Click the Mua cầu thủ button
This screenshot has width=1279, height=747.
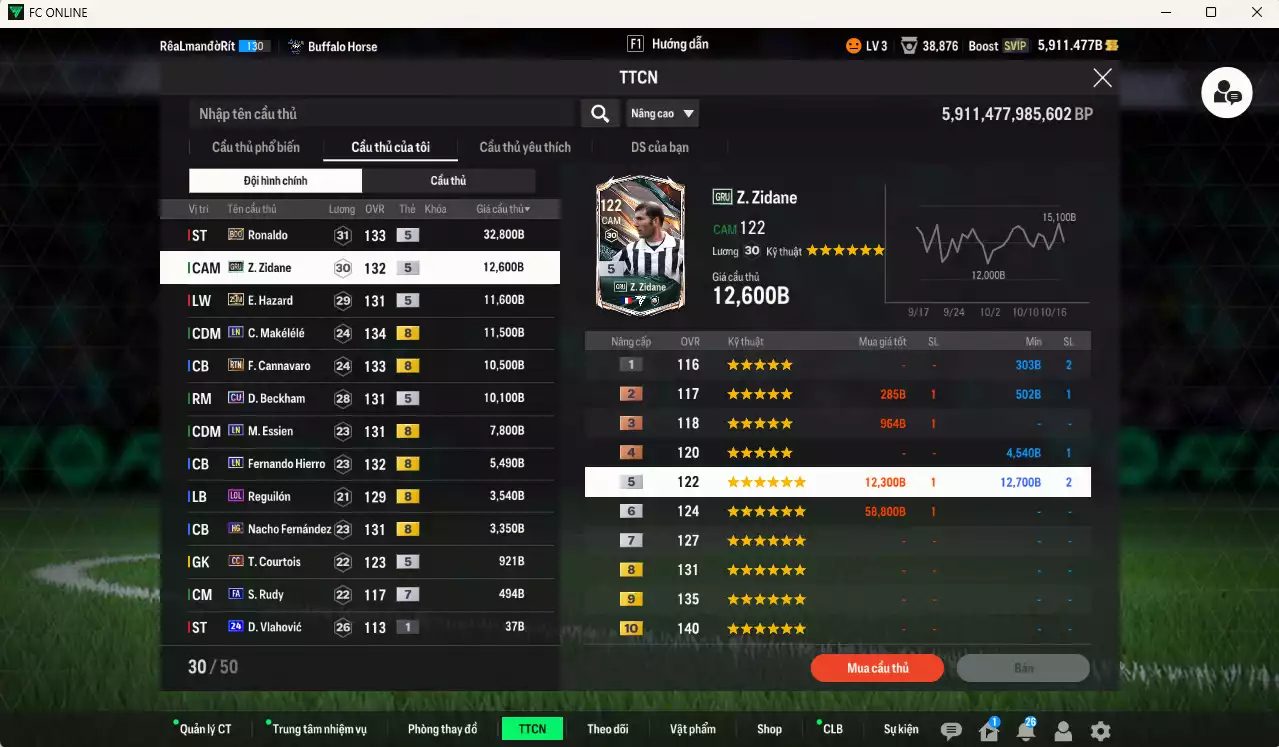click(x=877, y=668)
